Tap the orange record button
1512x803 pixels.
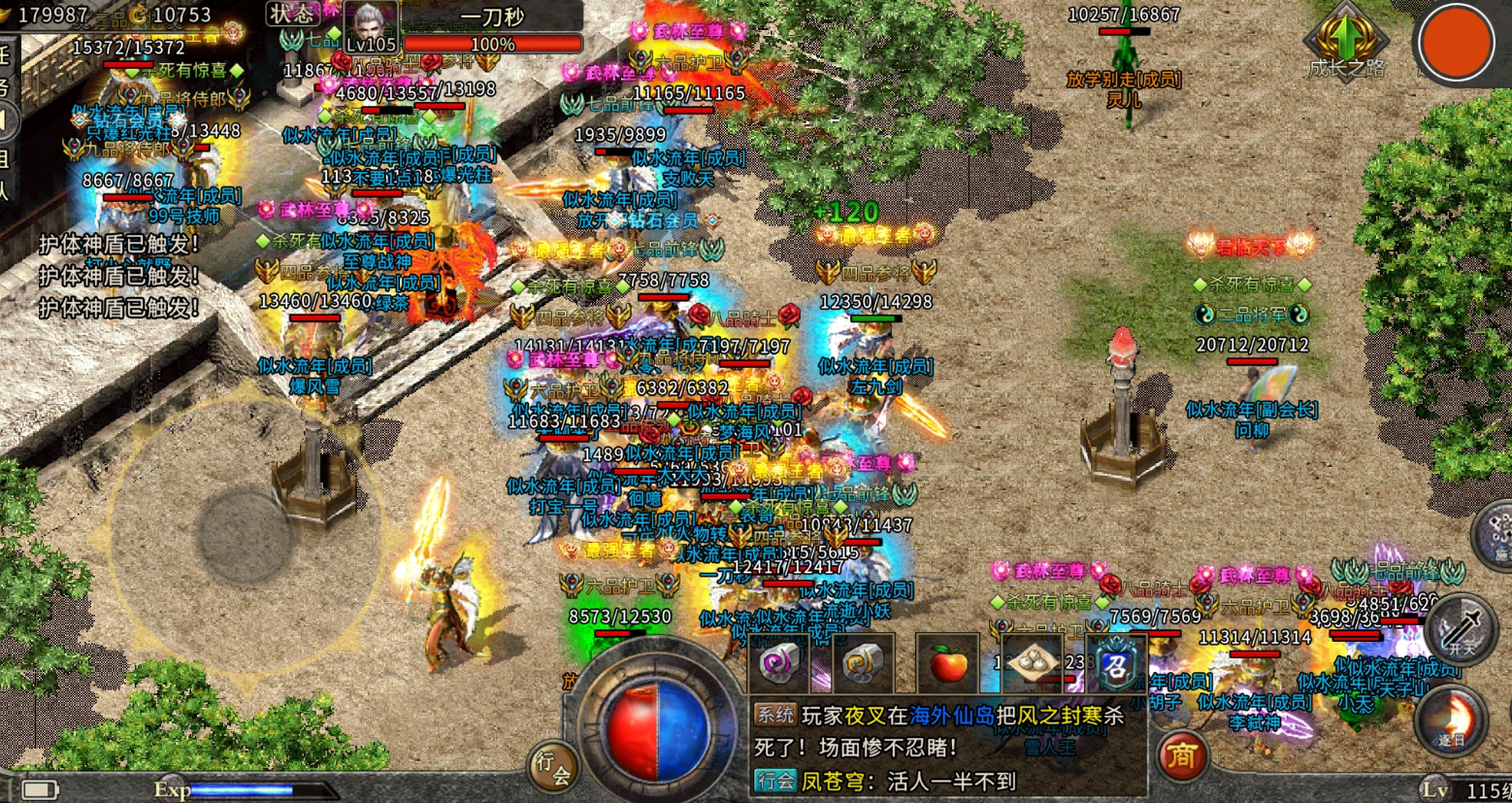pyautogui.click(x=1455, y=43)
